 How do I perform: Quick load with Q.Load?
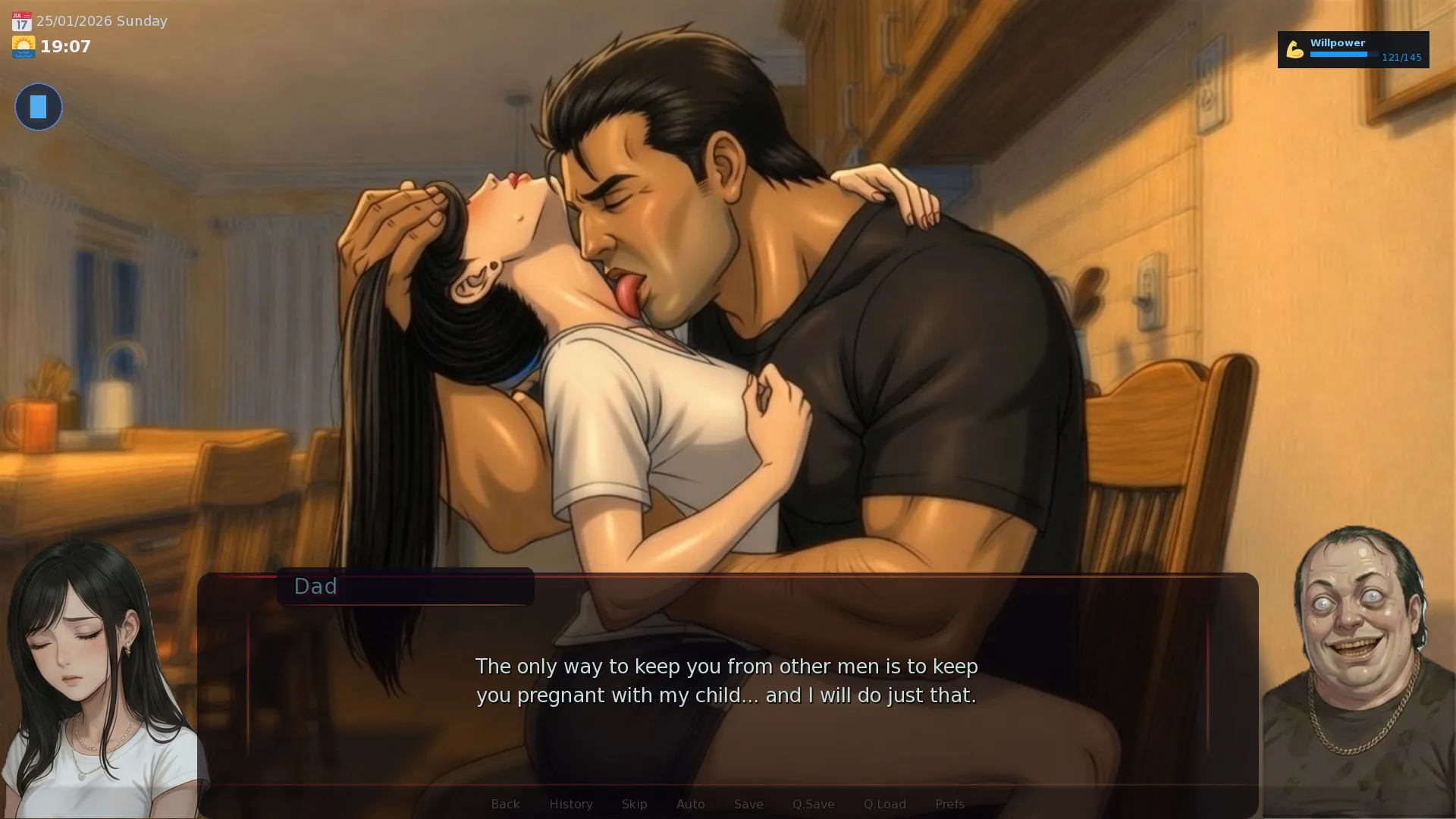[x=884, y=804]
